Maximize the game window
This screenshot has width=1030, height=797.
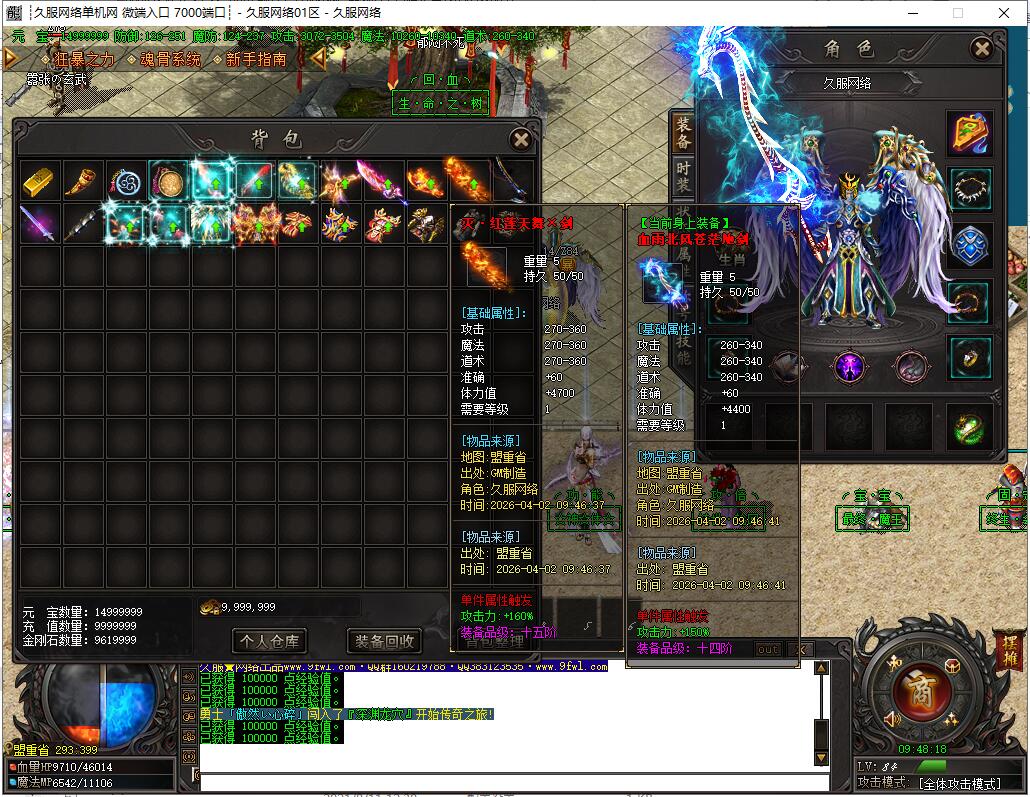coord(957,13)
